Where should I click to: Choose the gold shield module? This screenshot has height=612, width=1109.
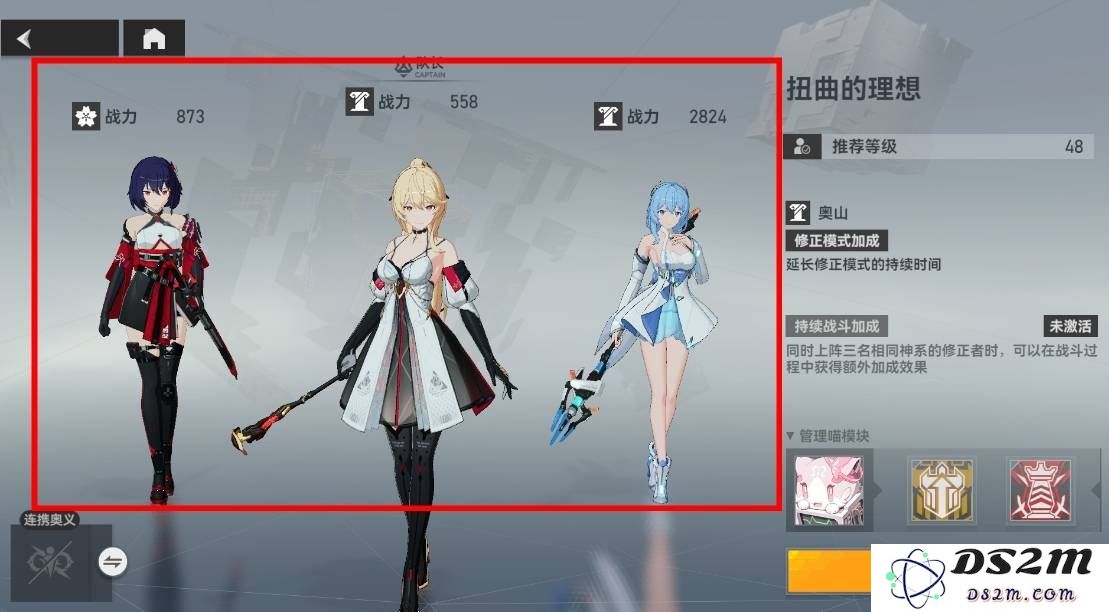click(940, 490)
